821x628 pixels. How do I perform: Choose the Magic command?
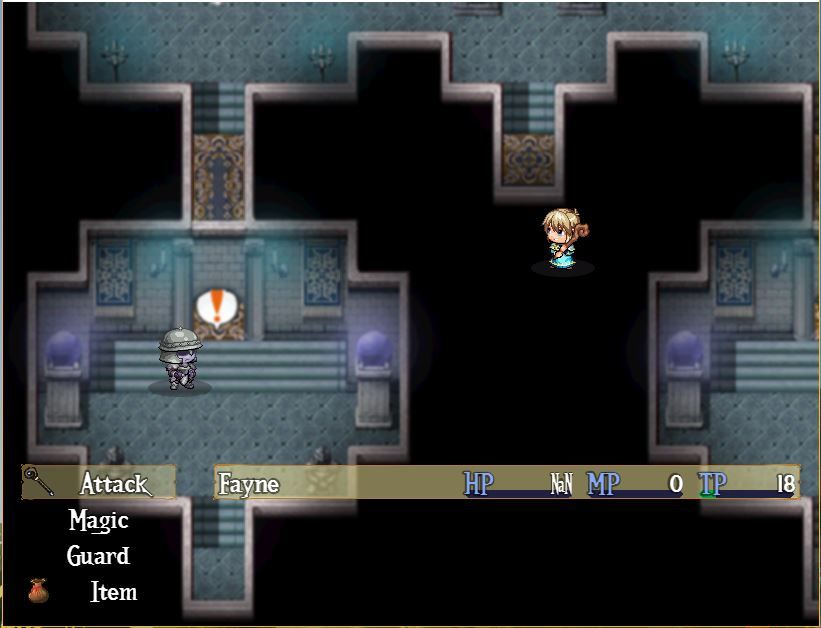(x=99, y=521)
